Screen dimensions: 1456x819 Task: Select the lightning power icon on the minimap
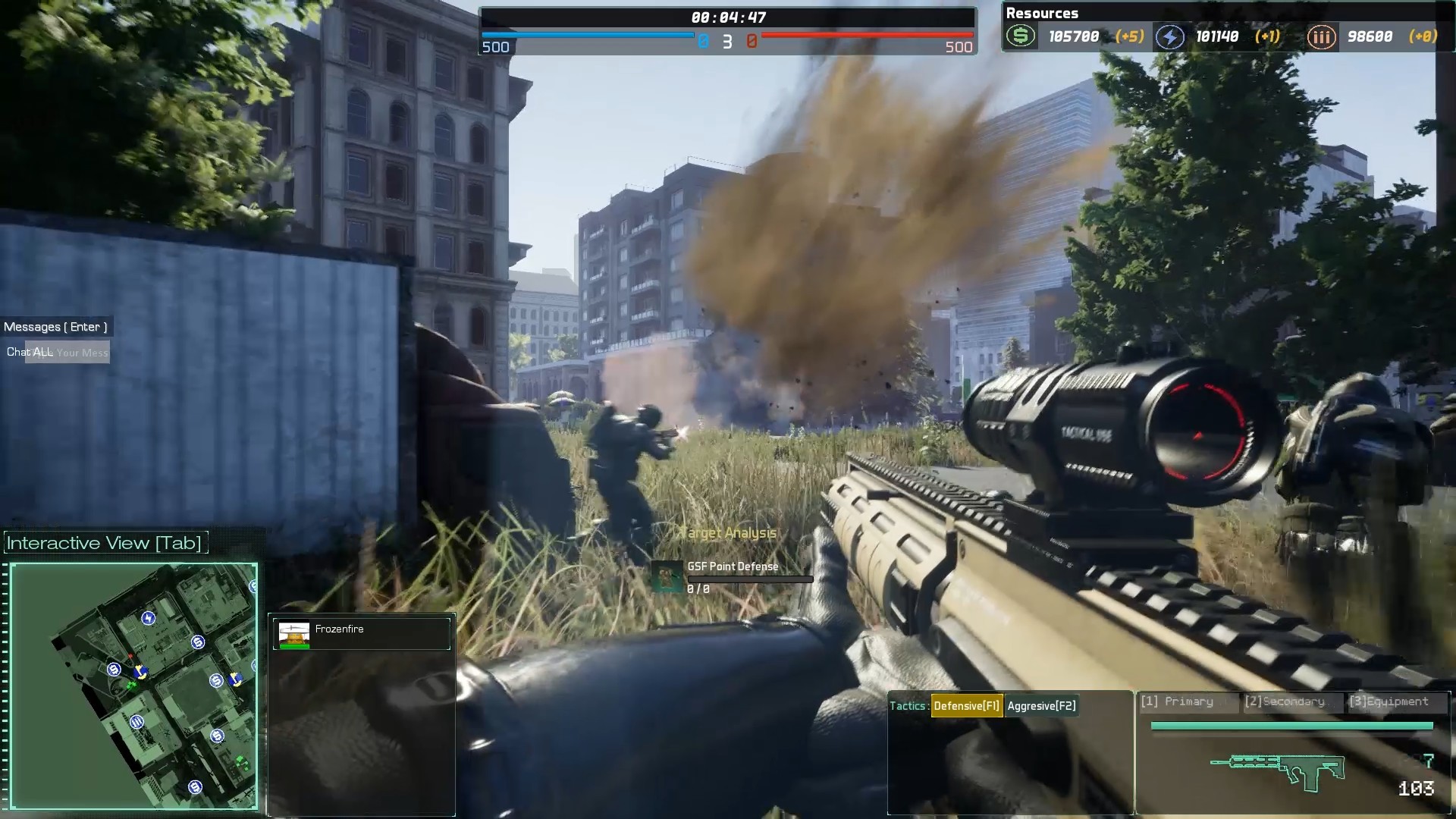(148, 618)
